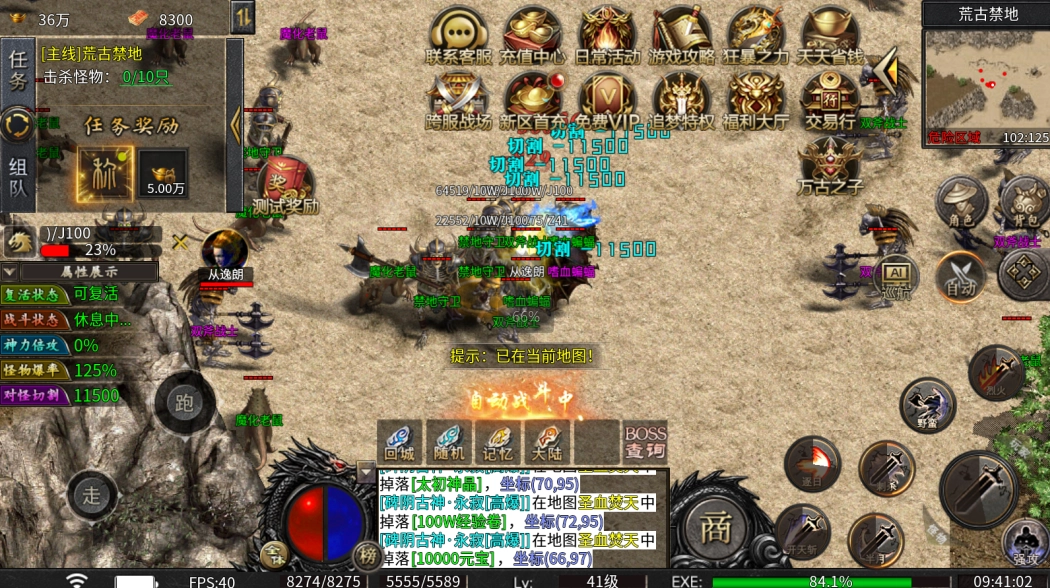Cast the 野蛮 charge skill
Image resolution: width=1050 pixels, height=588 pixels.
[x=927, y=404]
